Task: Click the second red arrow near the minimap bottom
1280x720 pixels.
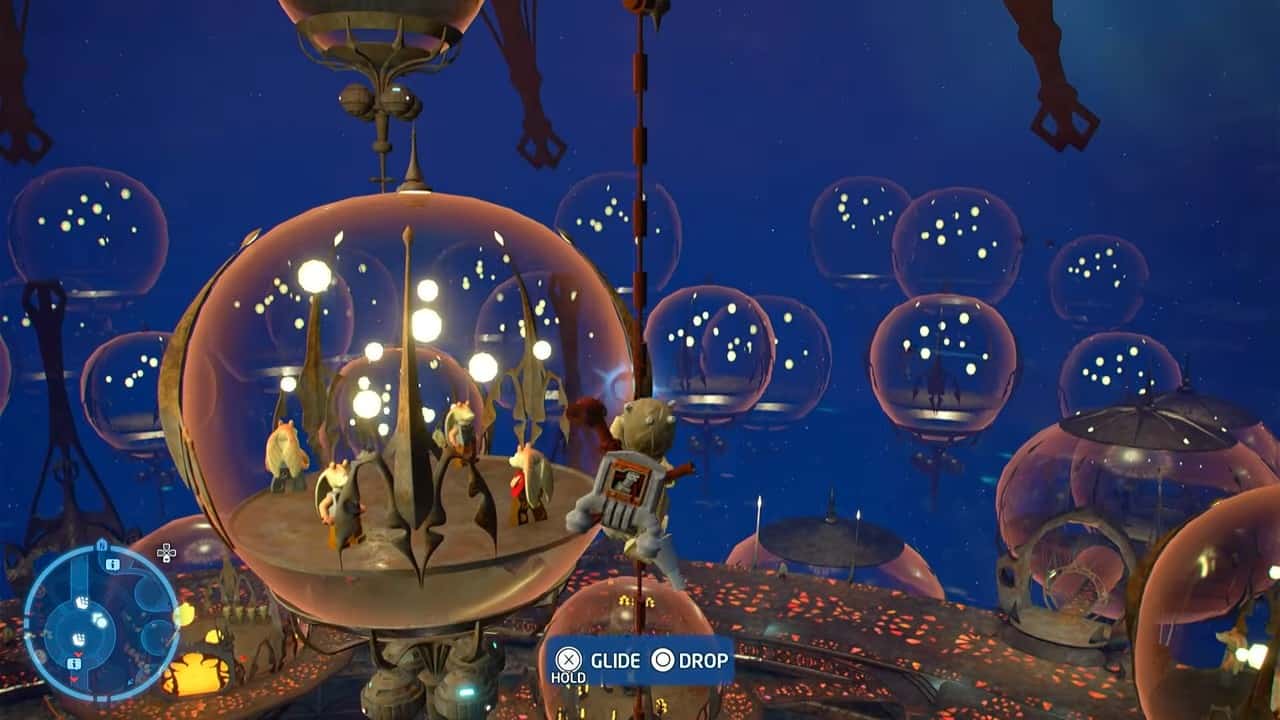Action: (x=73, y=679)
